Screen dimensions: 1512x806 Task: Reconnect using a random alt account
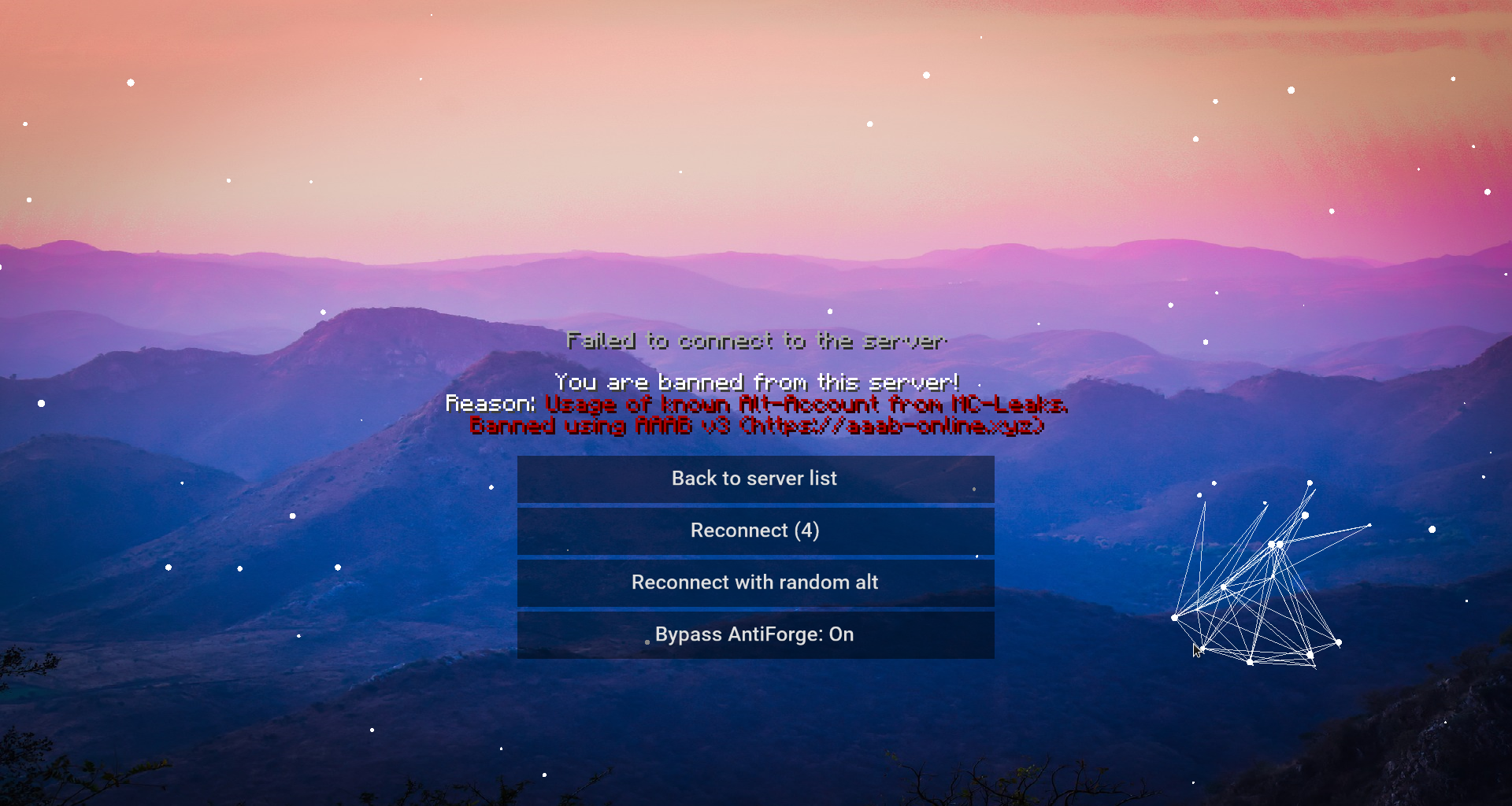[754, 582]
